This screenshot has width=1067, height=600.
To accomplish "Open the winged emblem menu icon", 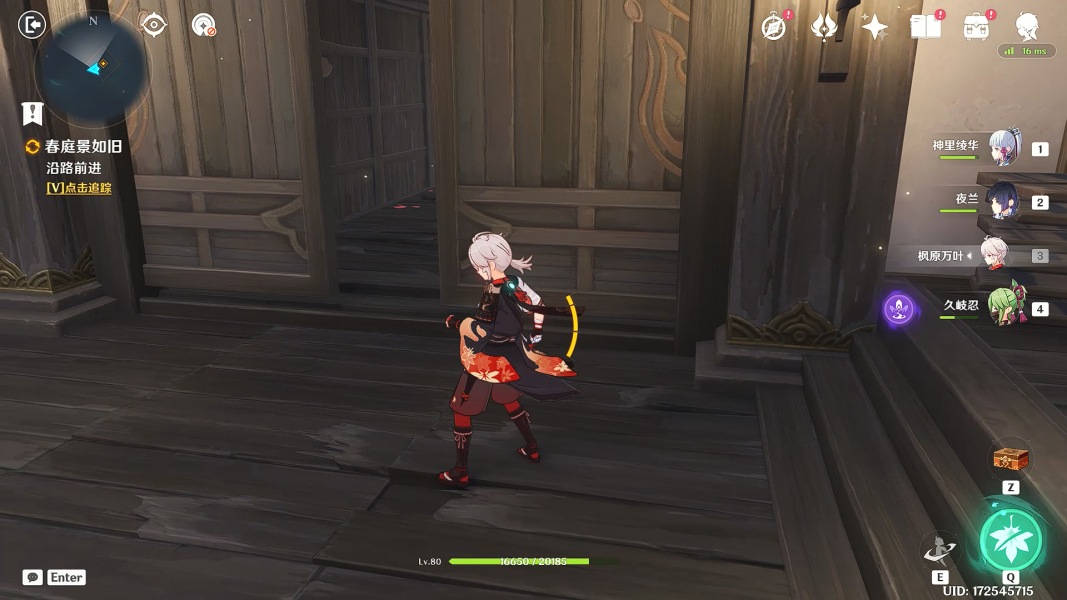I will click(x=824, y=27).
